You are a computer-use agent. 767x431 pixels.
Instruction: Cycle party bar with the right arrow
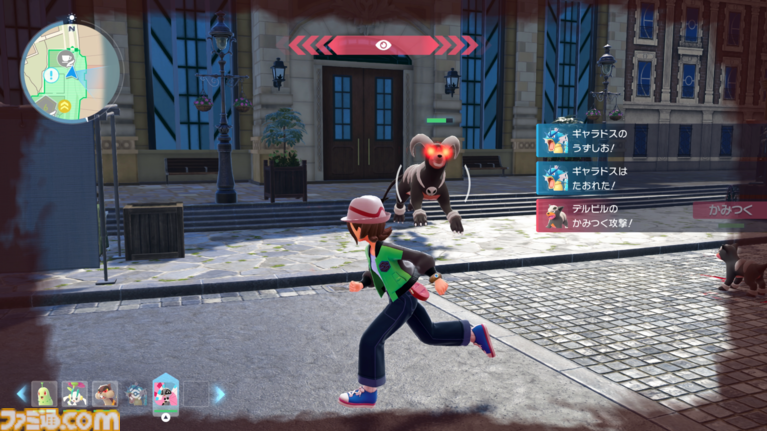pyautogui.click(x=219, y=394)
